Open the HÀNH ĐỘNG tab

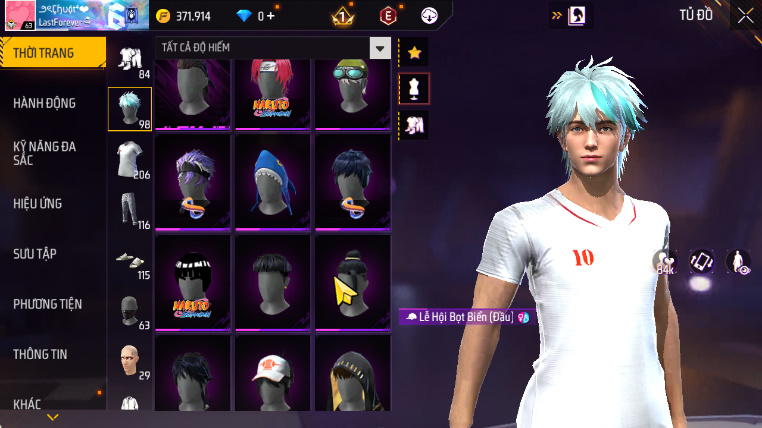pyautogui.click(x=45, y=103)
